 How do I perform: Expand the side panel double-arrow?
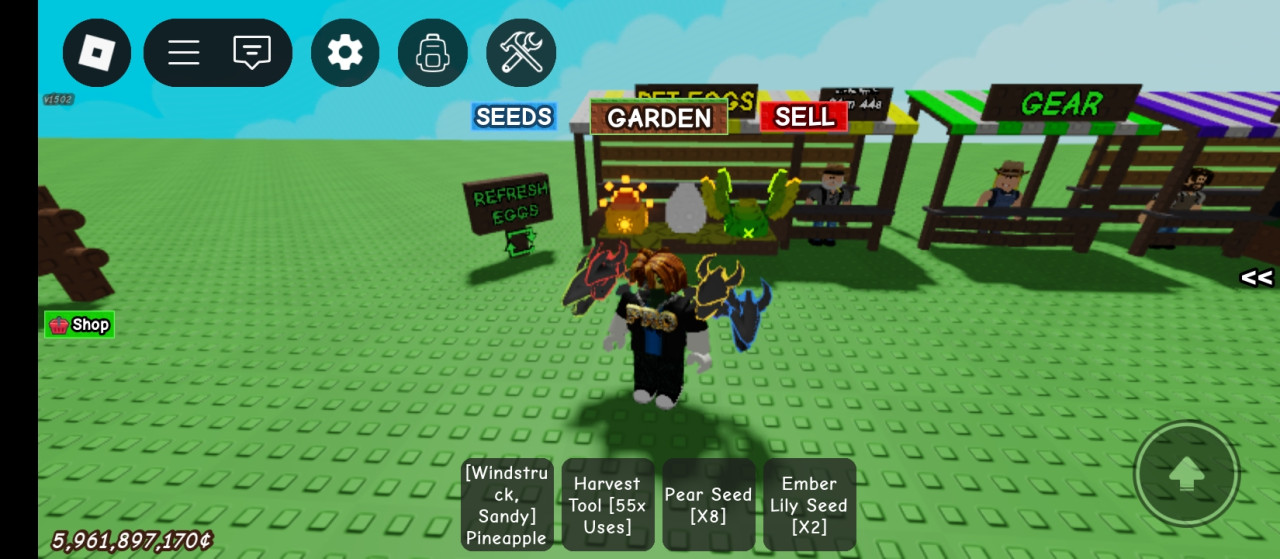click(1256, 278)
